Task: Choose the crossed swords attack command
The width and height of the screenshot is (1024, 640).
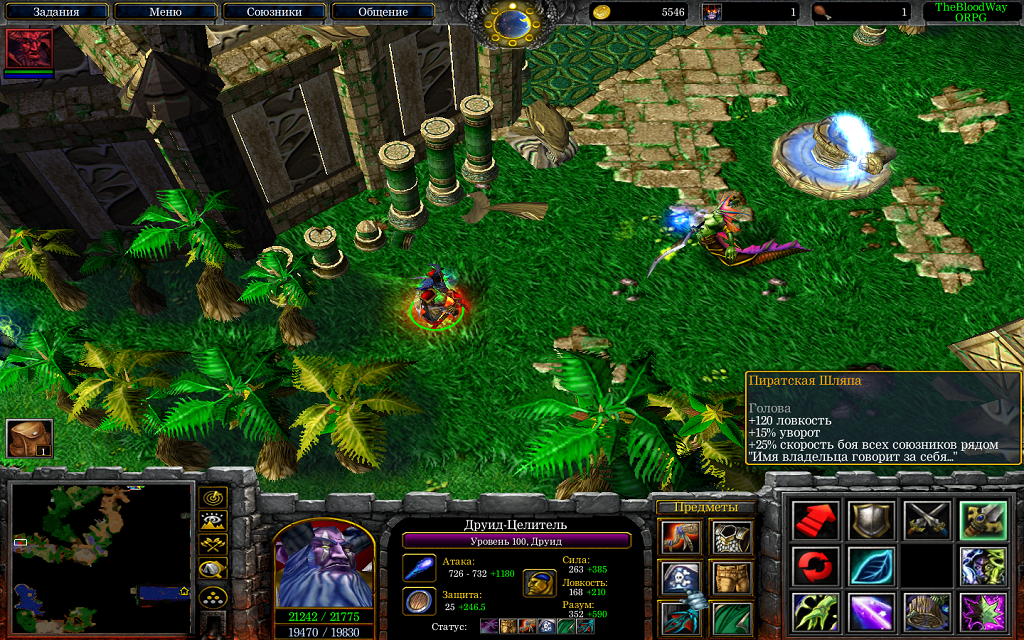Action: (926, 520)
